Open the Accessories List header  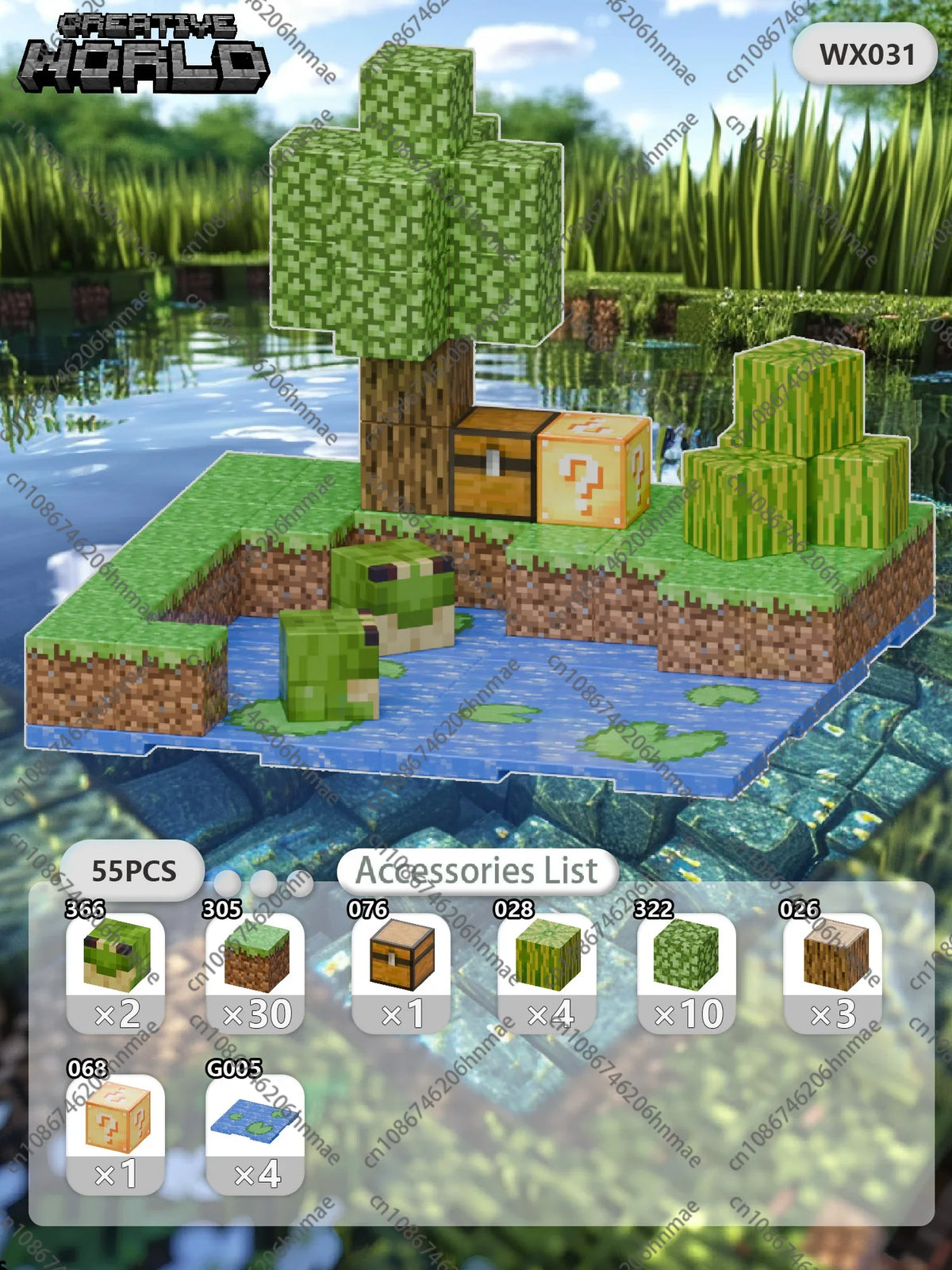477,871
